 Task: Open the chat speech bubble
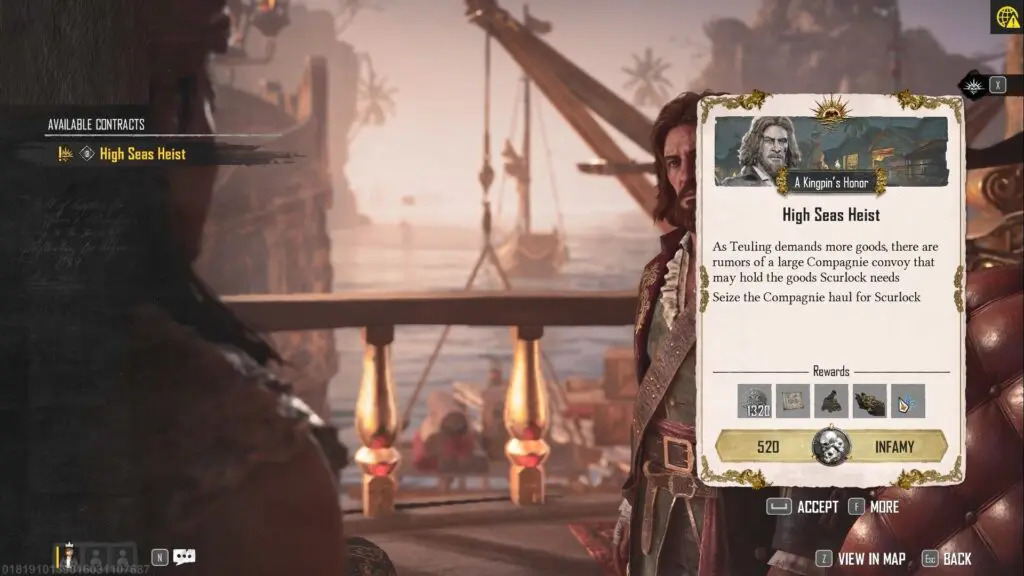184,557
